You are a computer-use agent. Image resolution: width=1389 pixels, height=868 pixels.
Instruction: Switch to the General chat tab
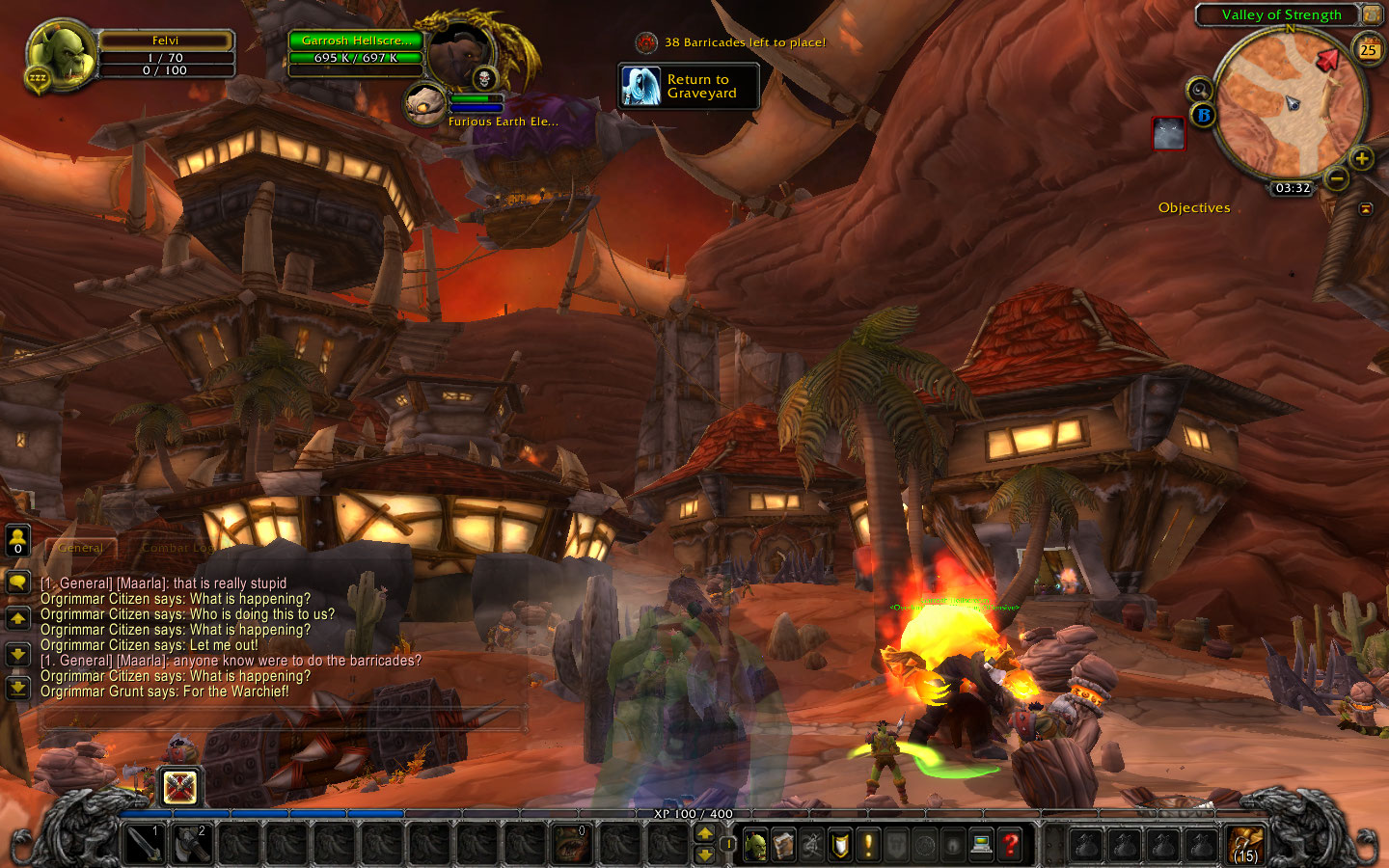[81, 548]
